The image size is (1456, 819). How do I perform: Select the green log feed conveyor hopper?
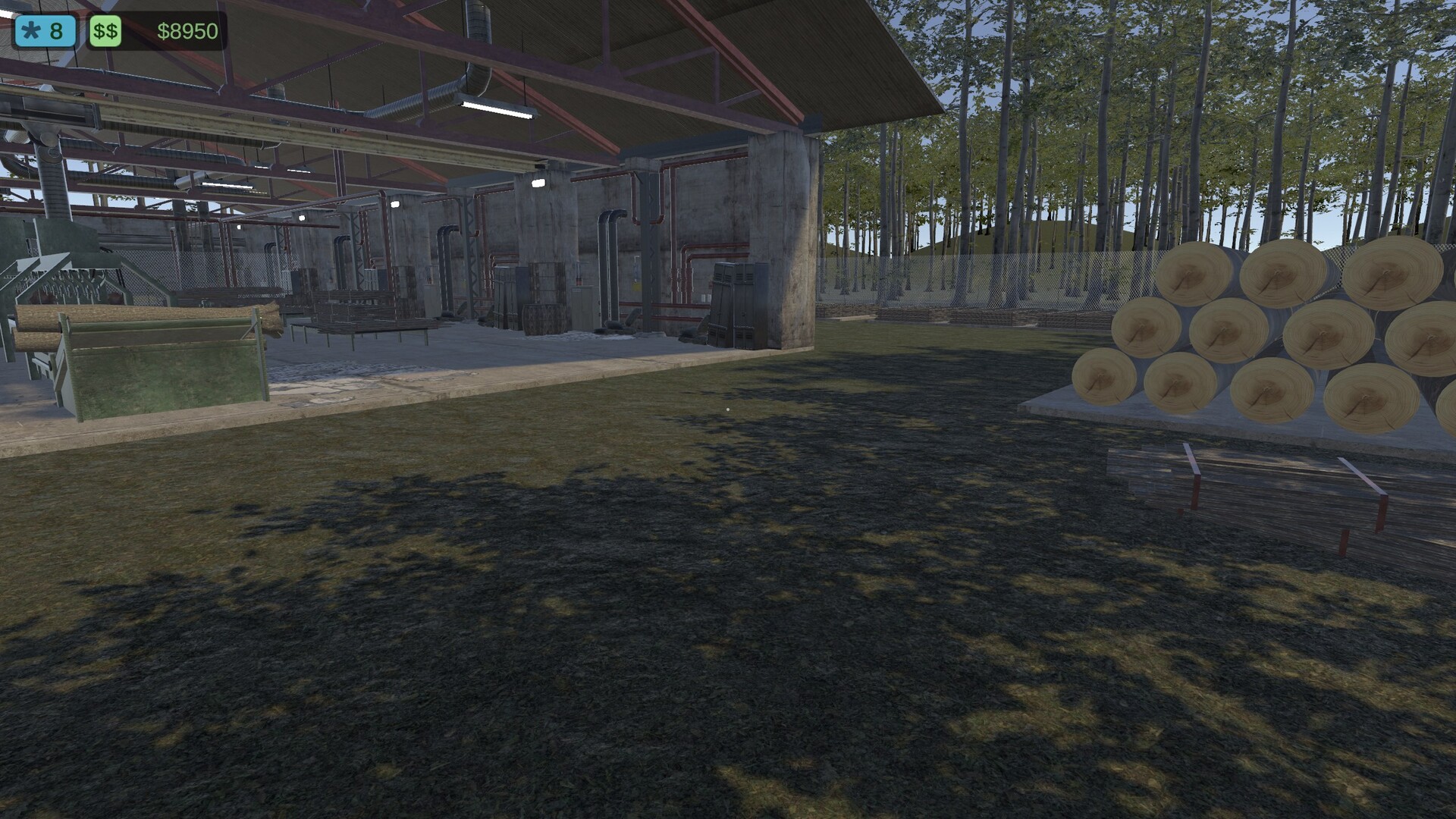tap(163, 364)
